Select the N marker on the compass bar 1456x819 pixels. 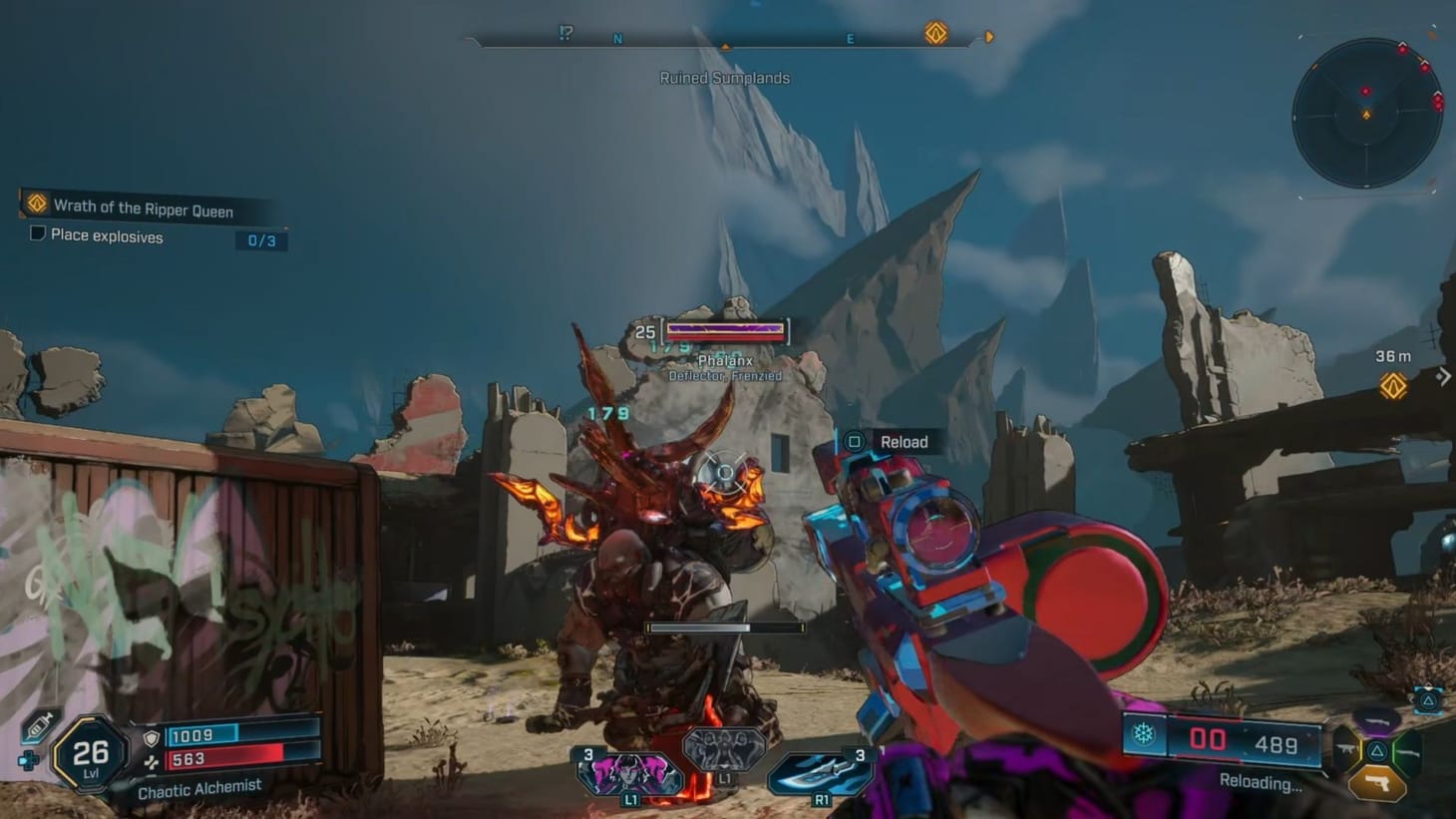pyautogui.click(x=618, y=37)
